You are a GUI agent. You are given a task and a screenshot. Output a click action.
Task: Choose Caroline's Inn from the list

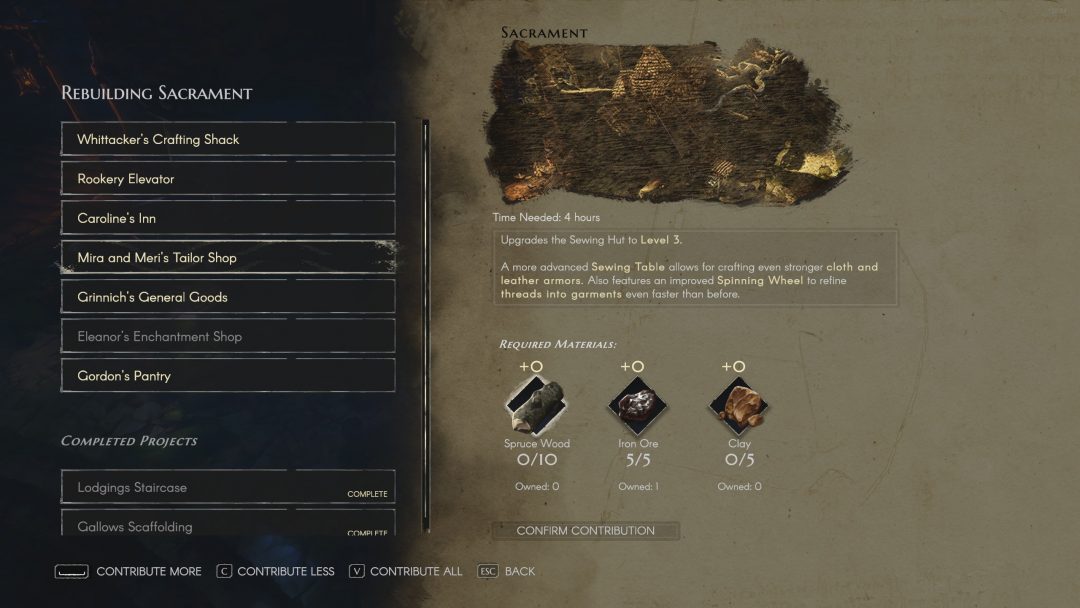228,218
